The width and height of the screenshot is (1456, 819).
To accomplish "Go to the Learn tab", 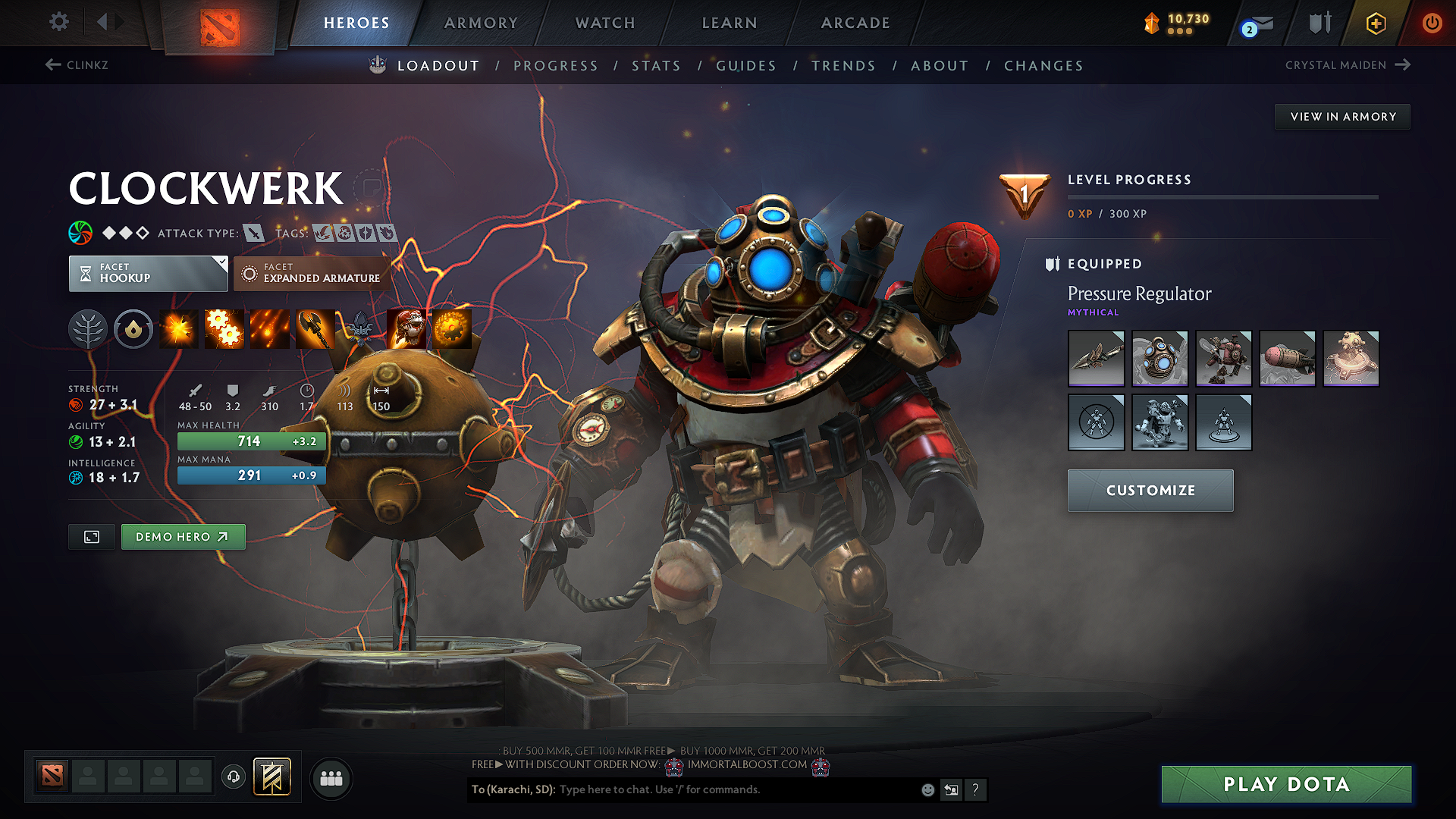I will coord(730,23).
